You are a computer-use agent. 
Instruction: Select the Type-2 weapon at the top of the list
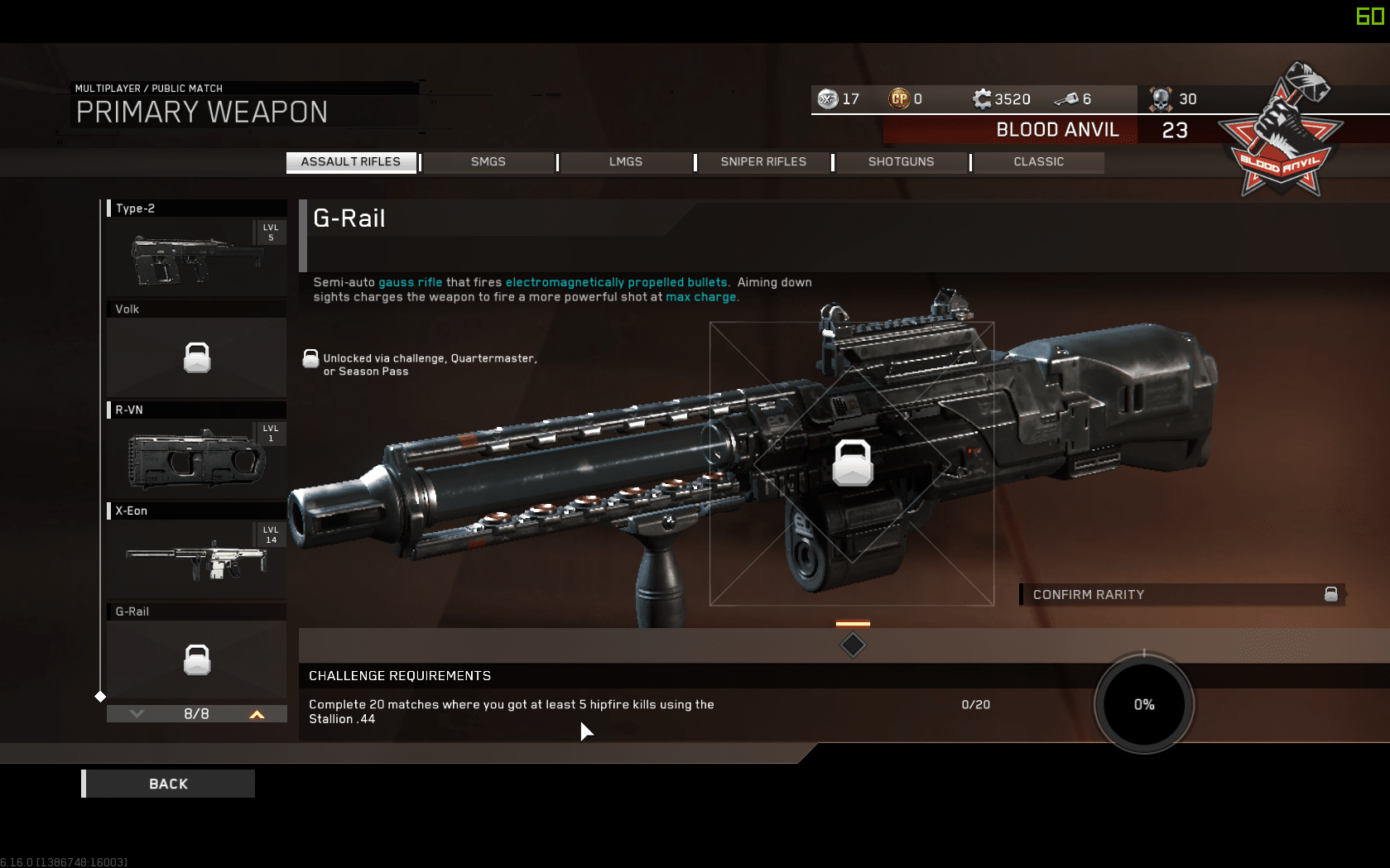point(196,255)
